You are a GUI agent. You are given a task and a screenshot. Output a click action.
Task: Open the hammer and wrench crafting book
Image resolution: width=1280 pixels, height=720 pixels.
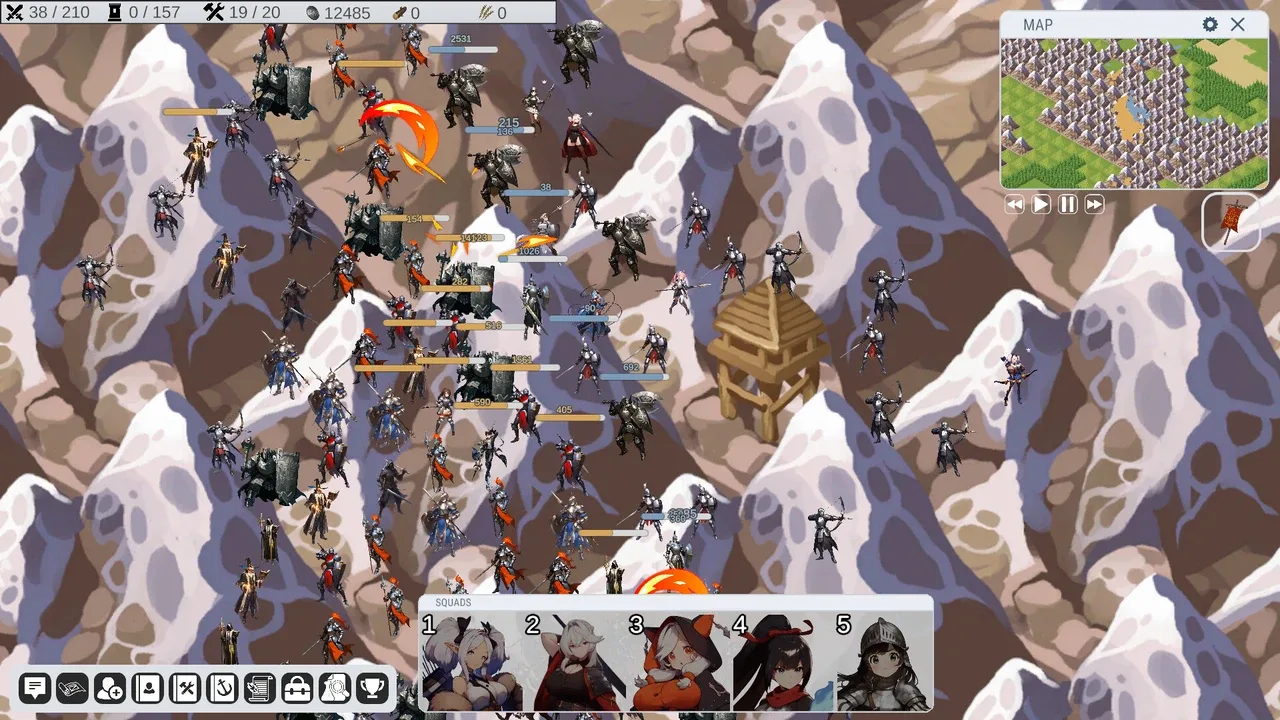tap(185, 688)
